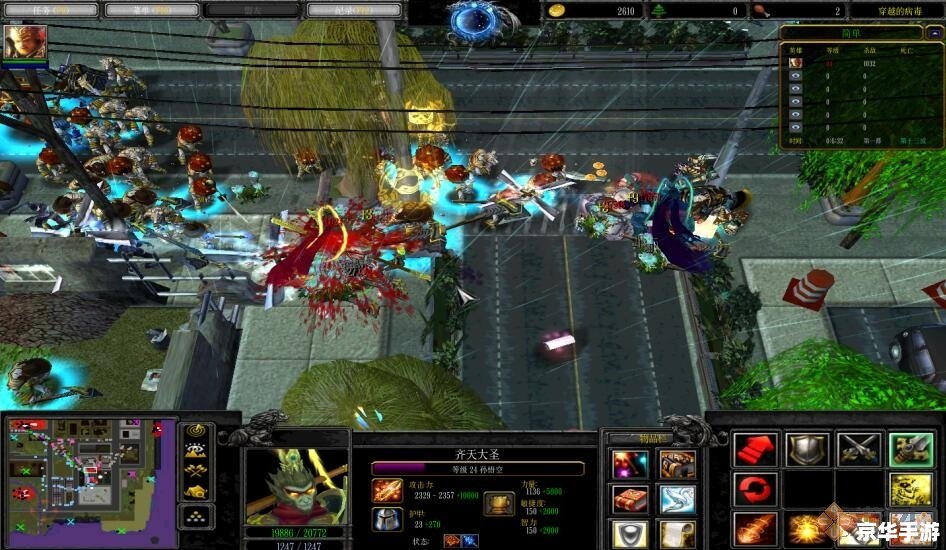Cast the flaming staff spin ability

(756, 528)
